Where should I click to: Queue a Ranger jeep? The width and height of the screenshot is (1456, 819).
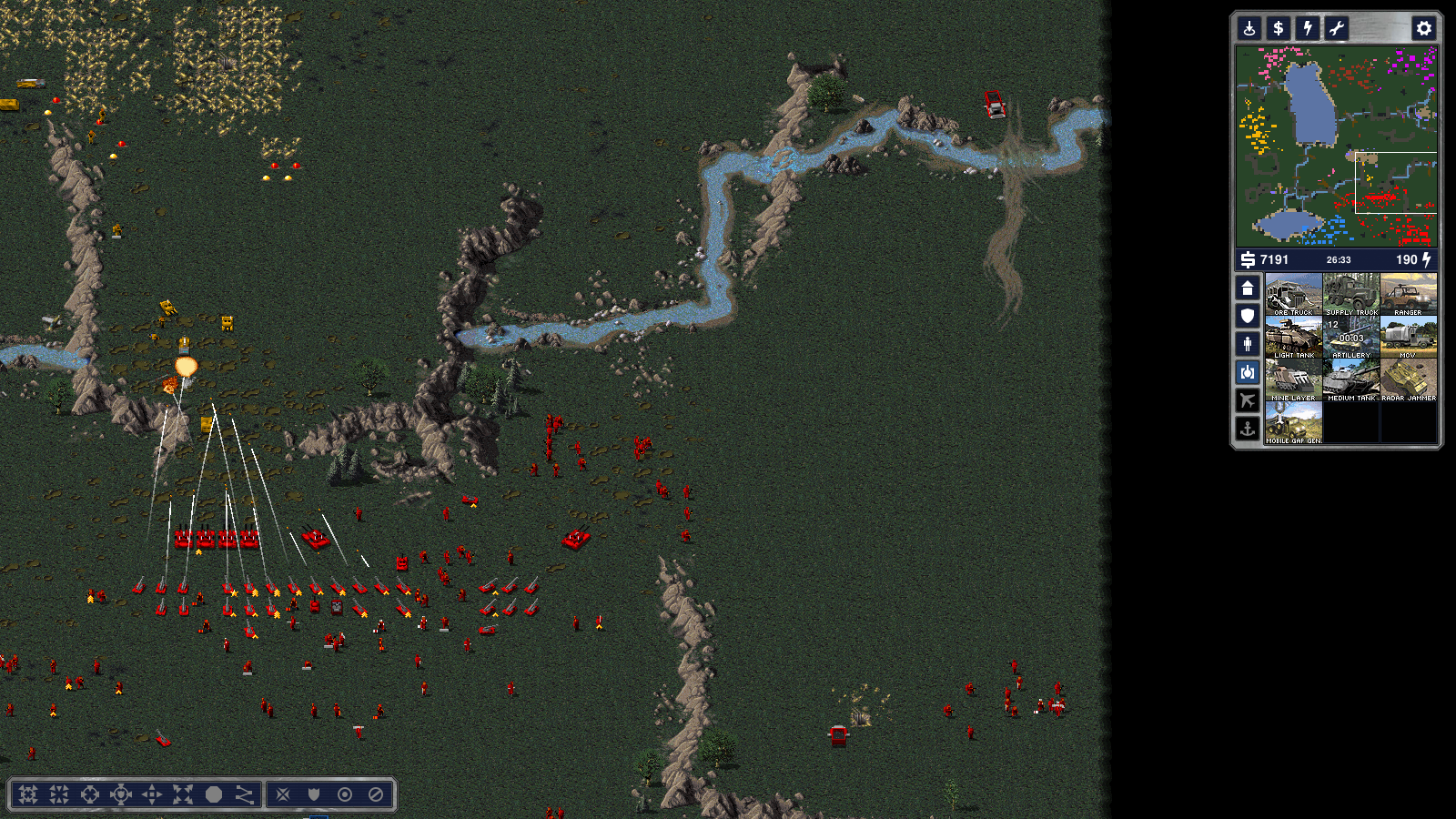pyautogui.click(x=1409, y=295)
